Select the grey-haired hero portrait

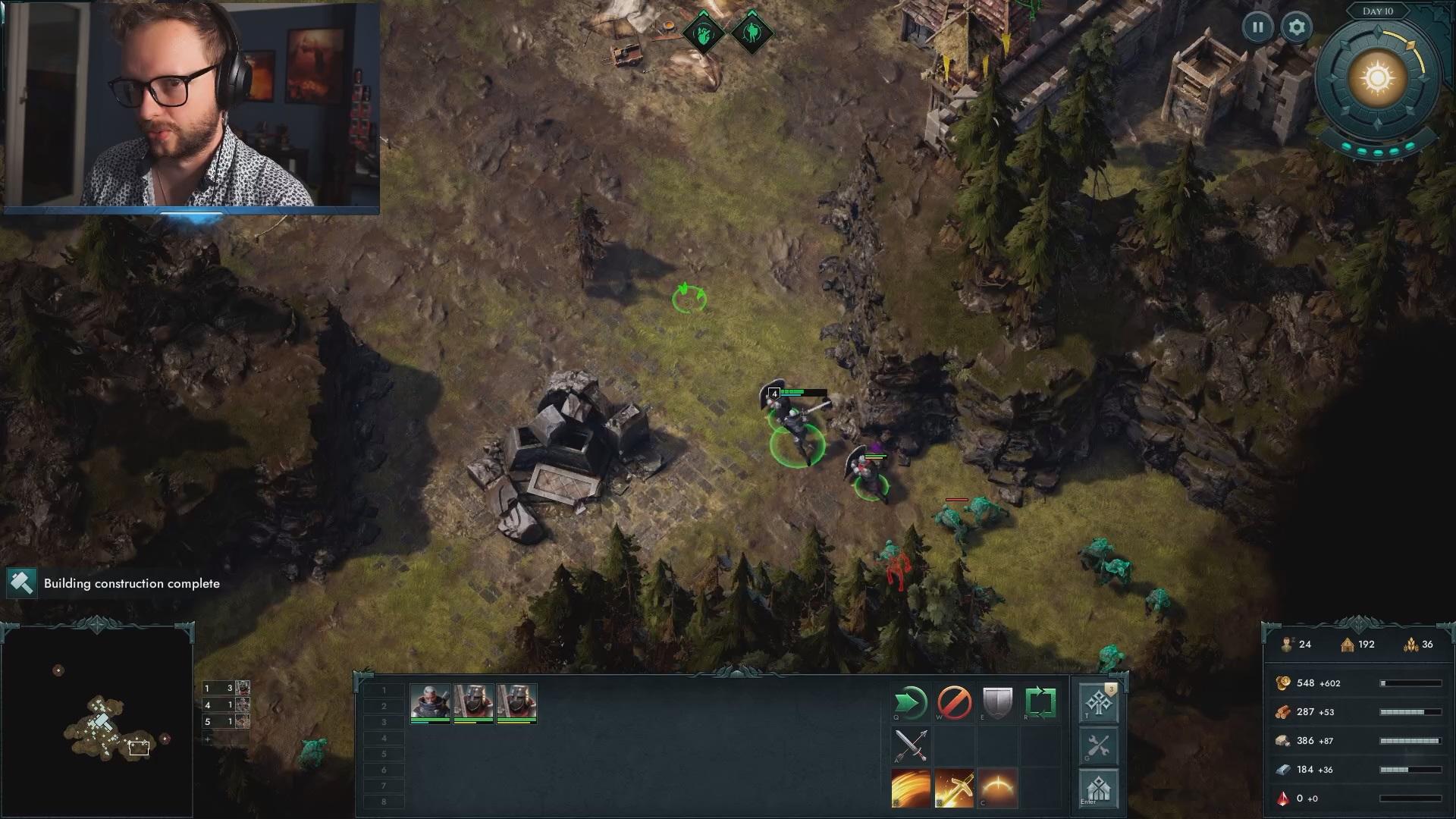pos(430,702)
